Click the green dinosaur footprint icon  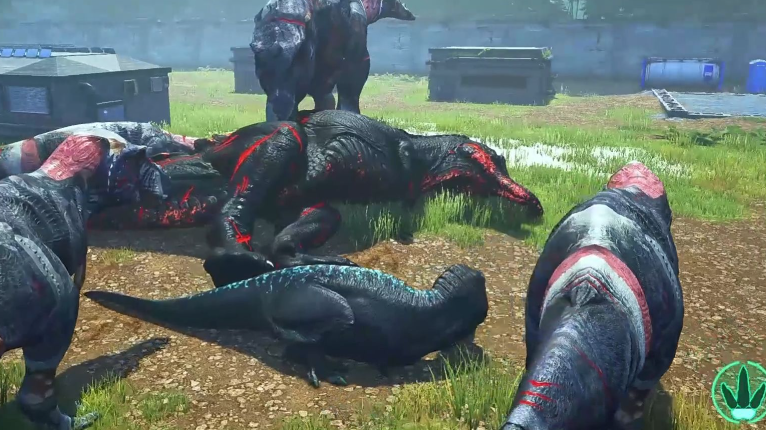point(741,391)
